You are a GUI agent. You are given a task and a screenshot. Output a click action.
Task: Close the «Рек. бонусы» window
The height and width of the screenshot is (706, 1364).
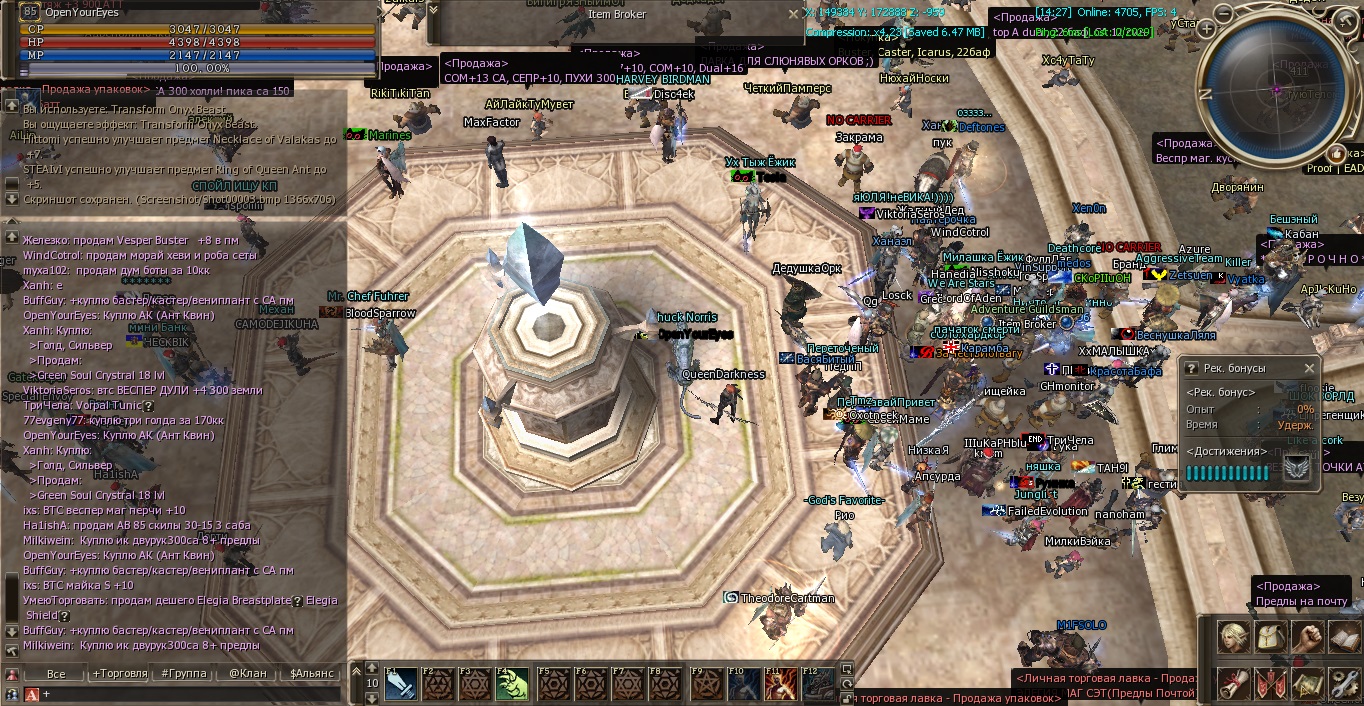(1309, 368)
